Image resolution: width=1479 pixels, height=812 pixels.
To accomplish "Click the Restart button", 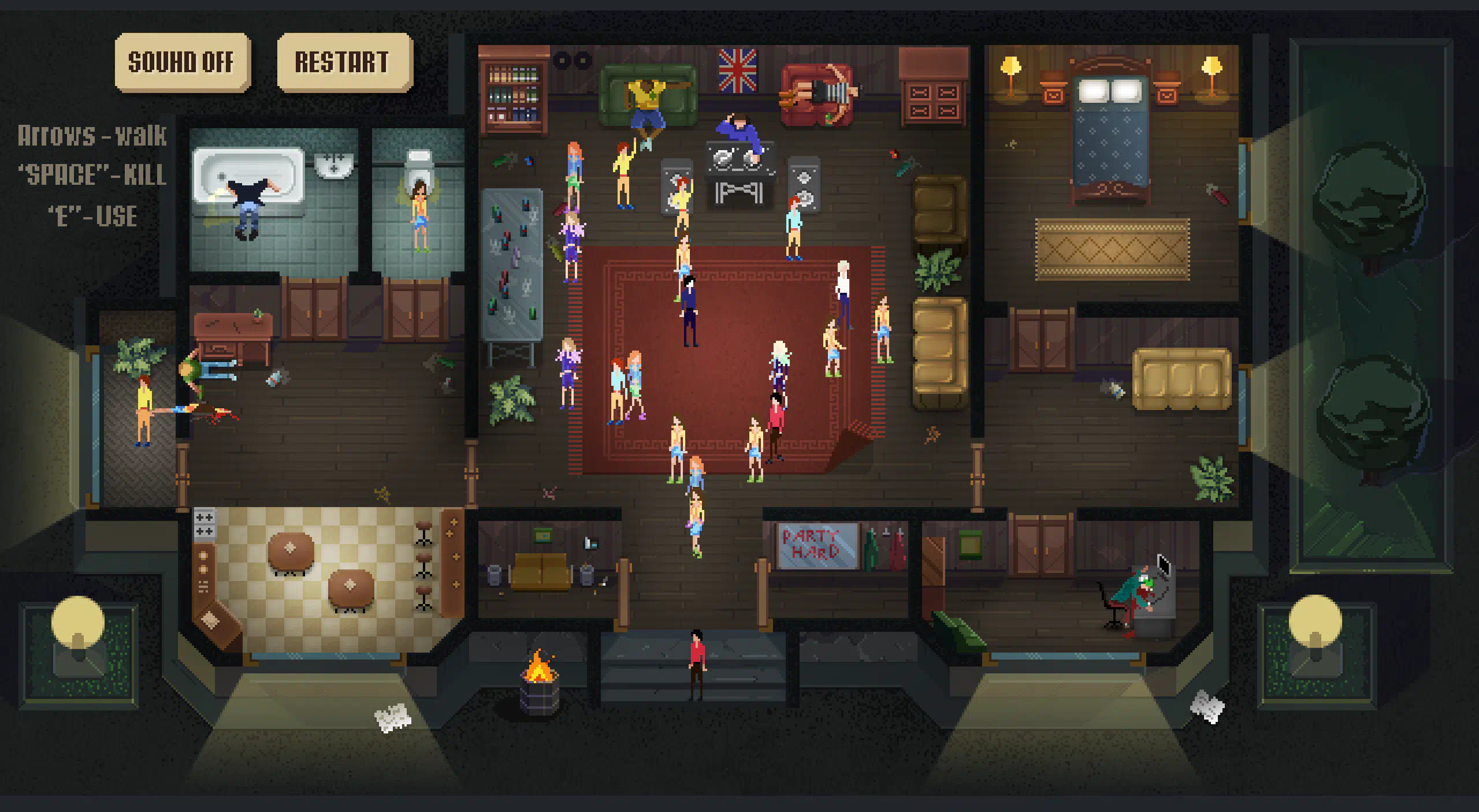I will pos(344,62).
